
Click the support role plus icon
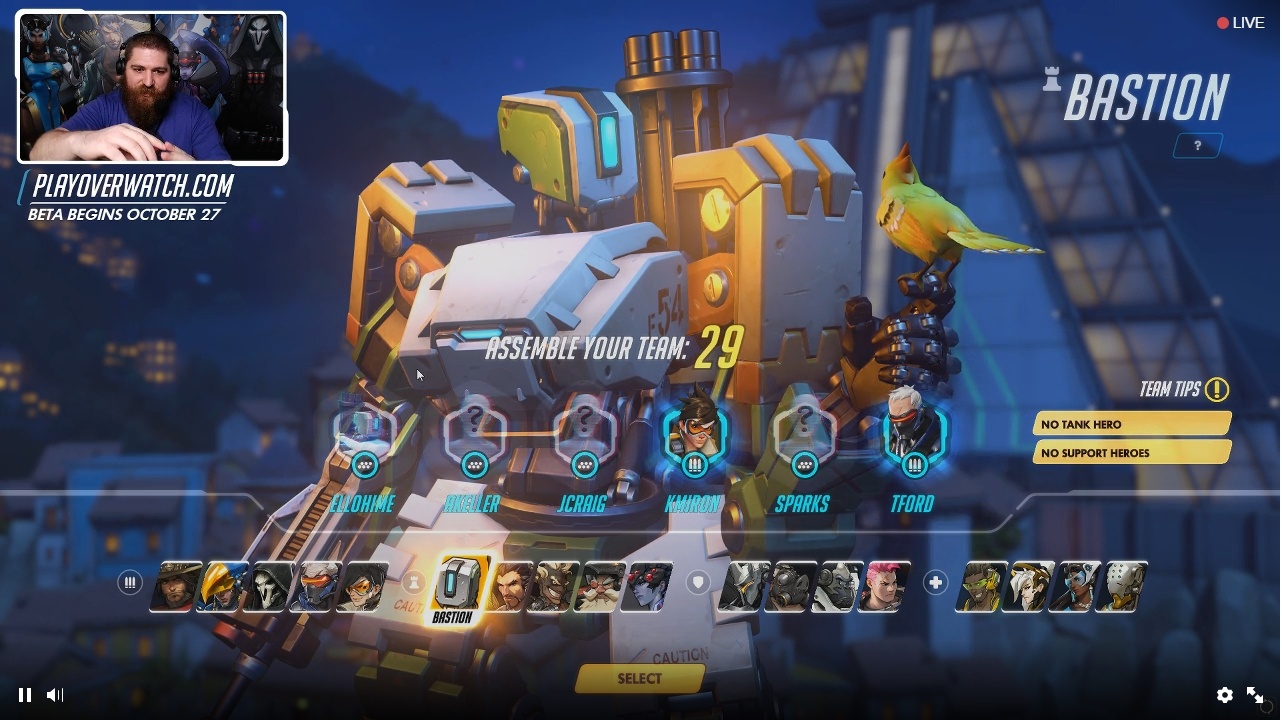tap(936, 580)
